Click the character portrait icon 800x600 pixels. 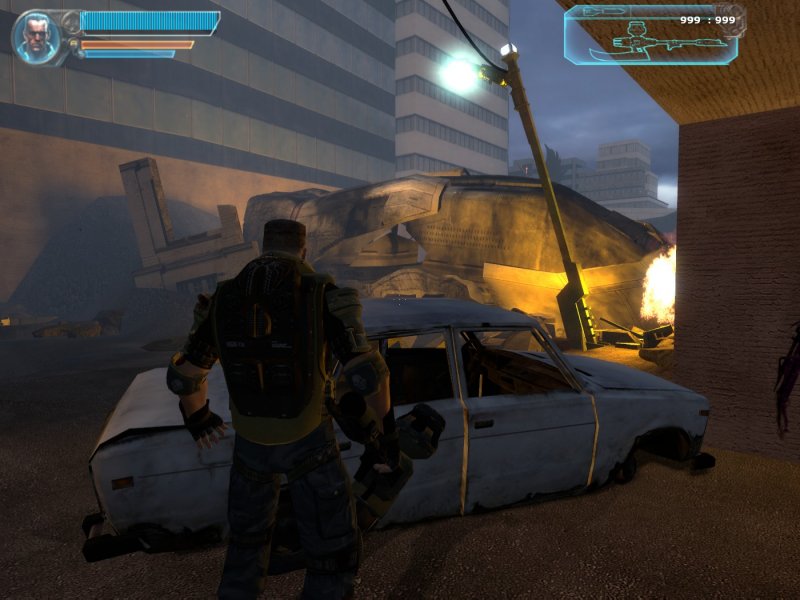pos(34,37)
